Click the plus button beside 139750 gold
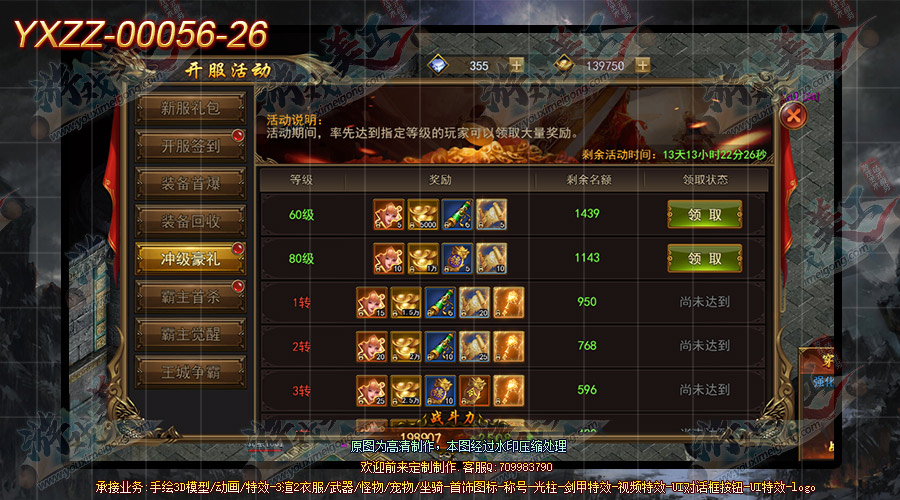The height and width of the screenshot is (500, 900). click(642, 65)
